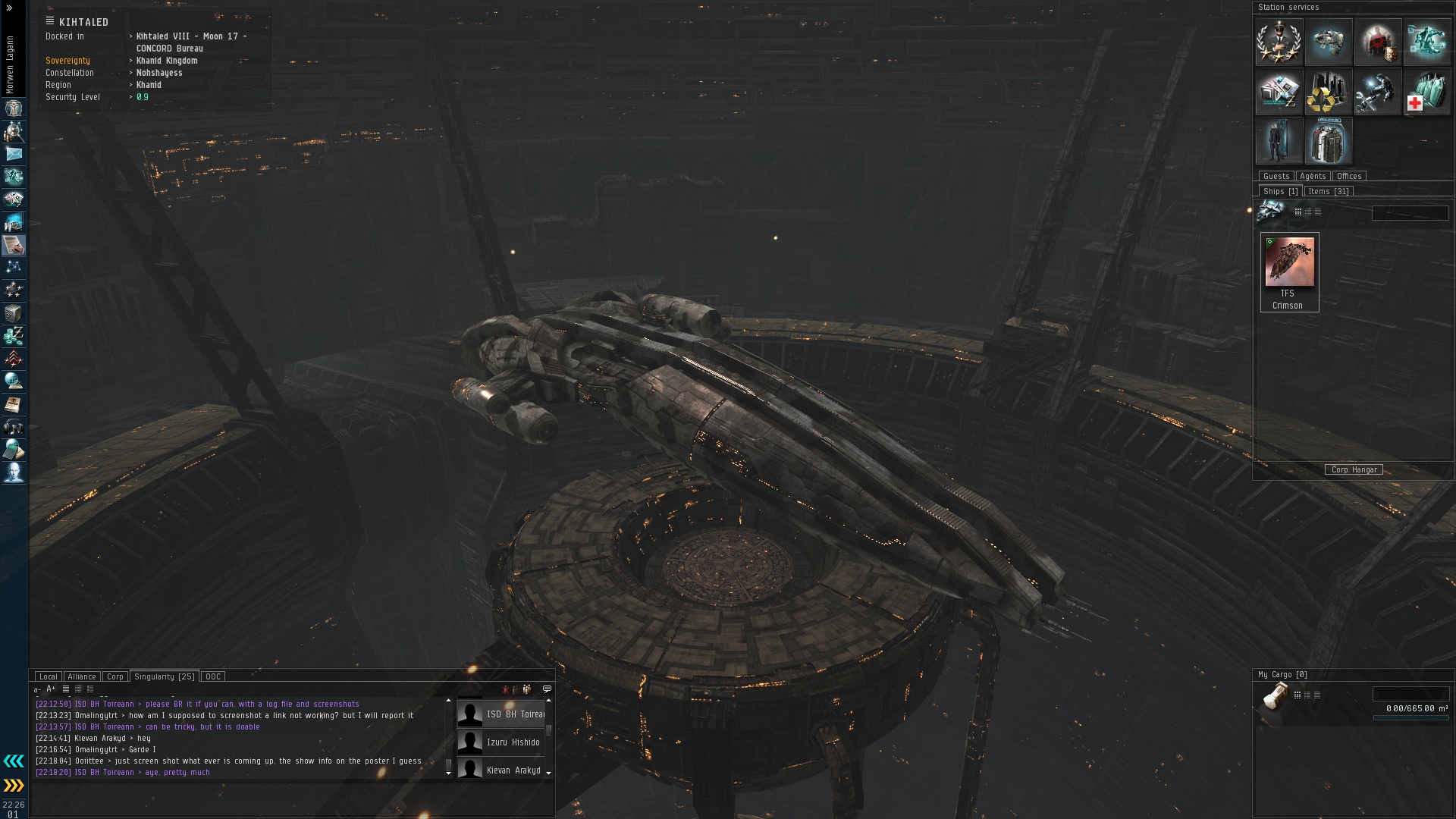1456x819 pixels.
Task: Open the Fitting service ship icon
Action: tap(1328, 42)
